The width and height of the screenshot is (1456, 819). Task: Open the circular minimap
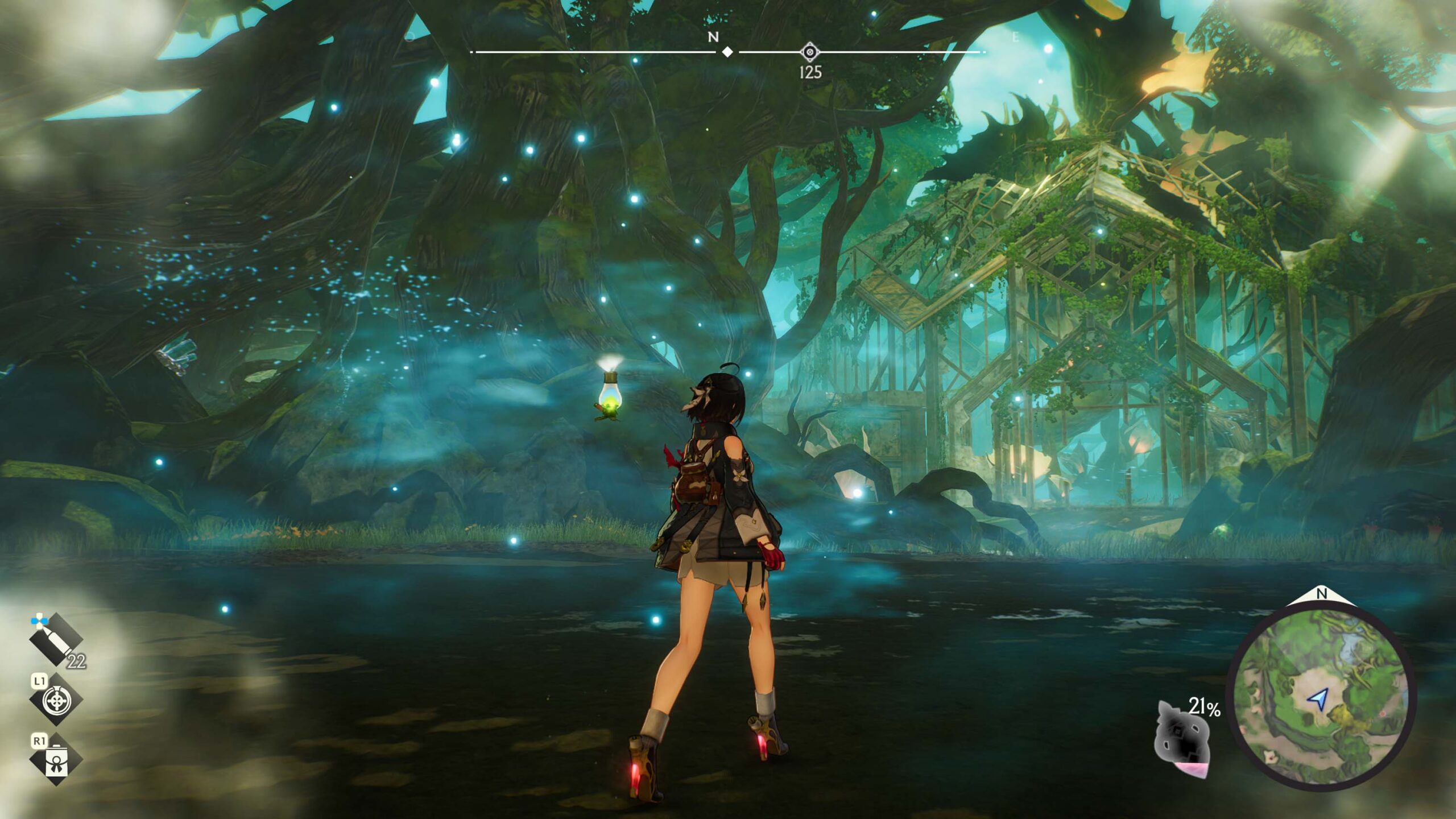[x=1320, y=696]
